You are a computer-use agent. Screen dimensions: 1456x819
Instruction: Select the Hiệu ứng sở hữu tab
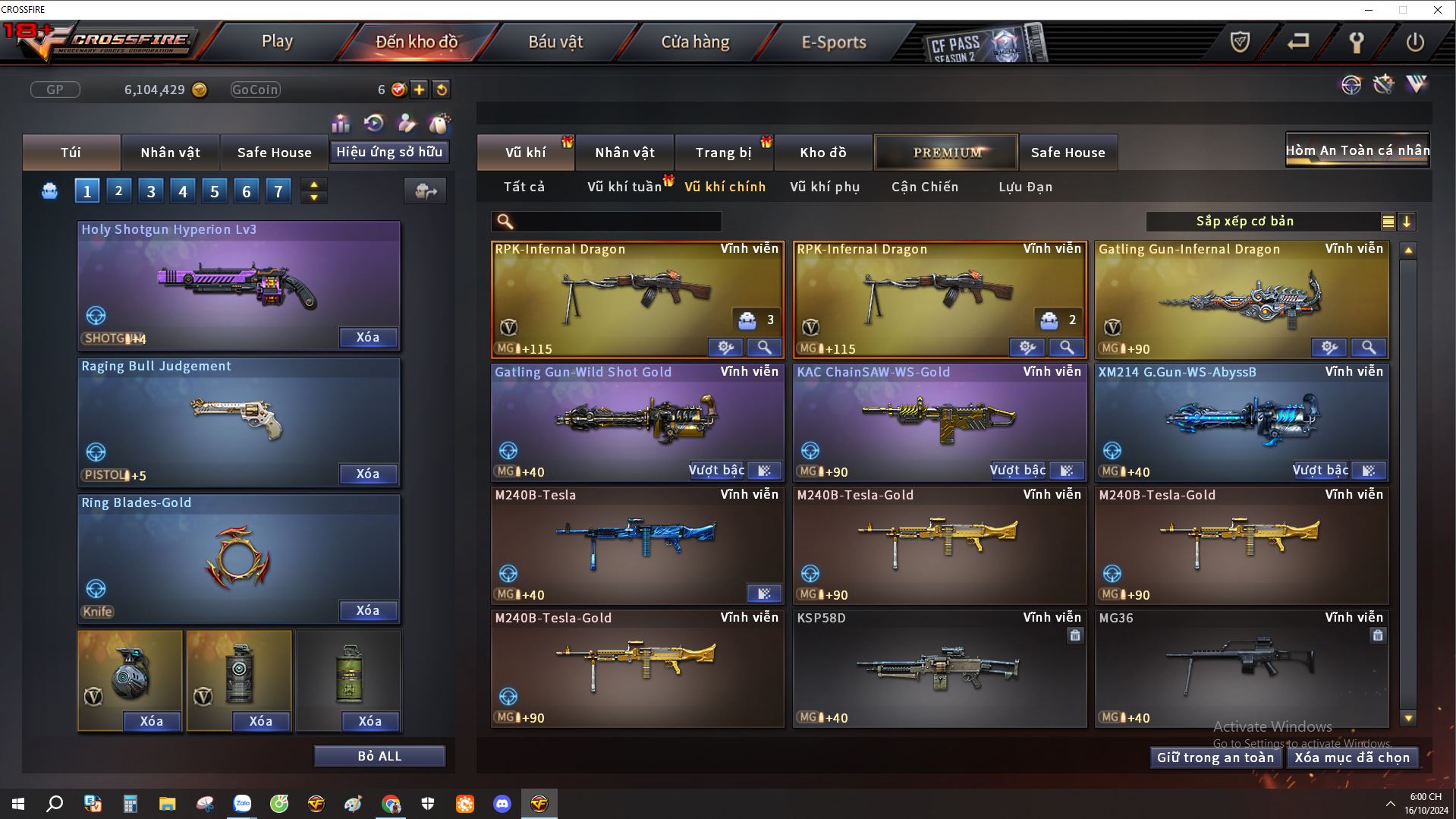coord(389,152)
